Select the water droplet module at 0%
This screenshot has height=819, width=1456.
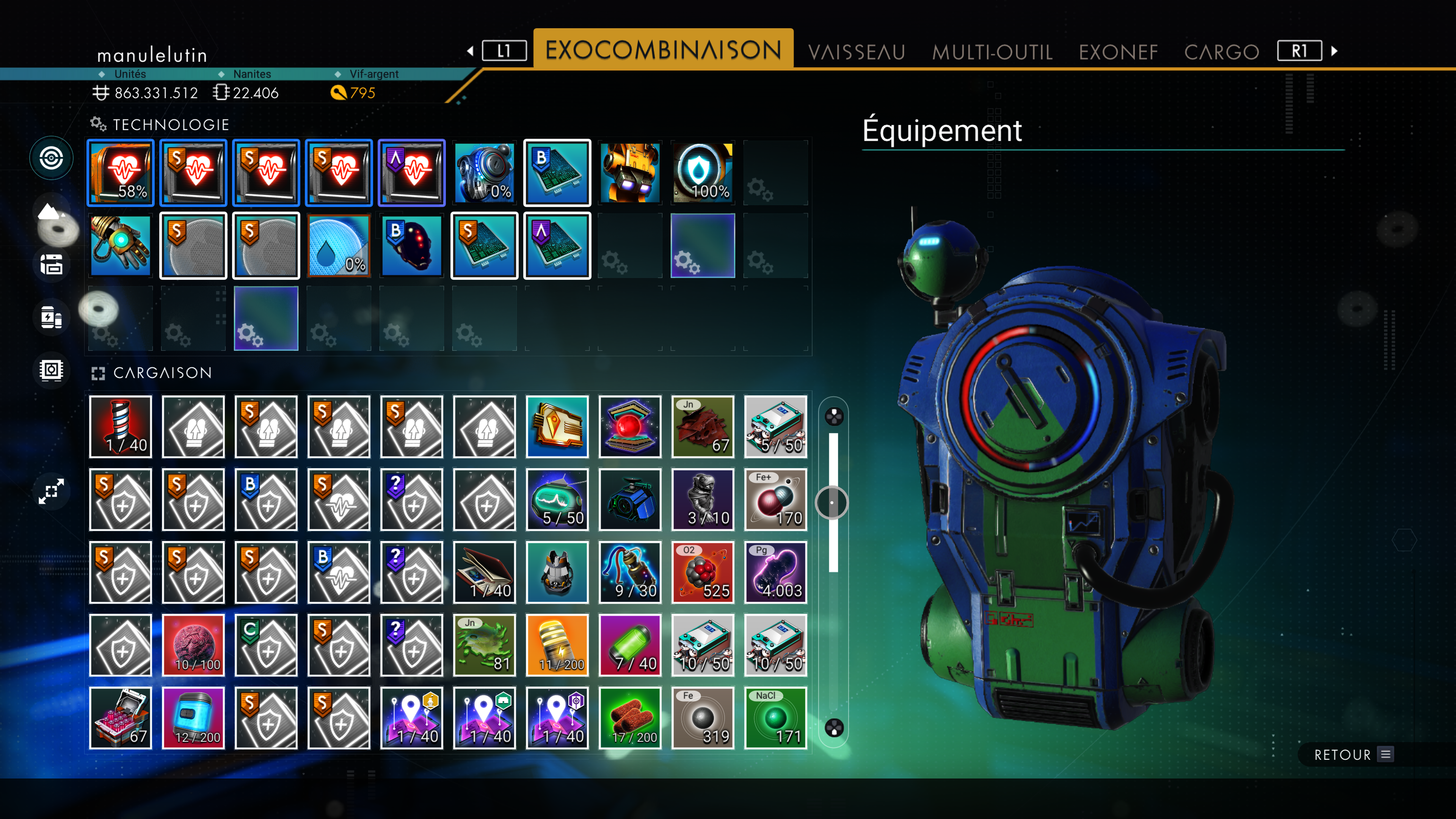click(339, 245)
